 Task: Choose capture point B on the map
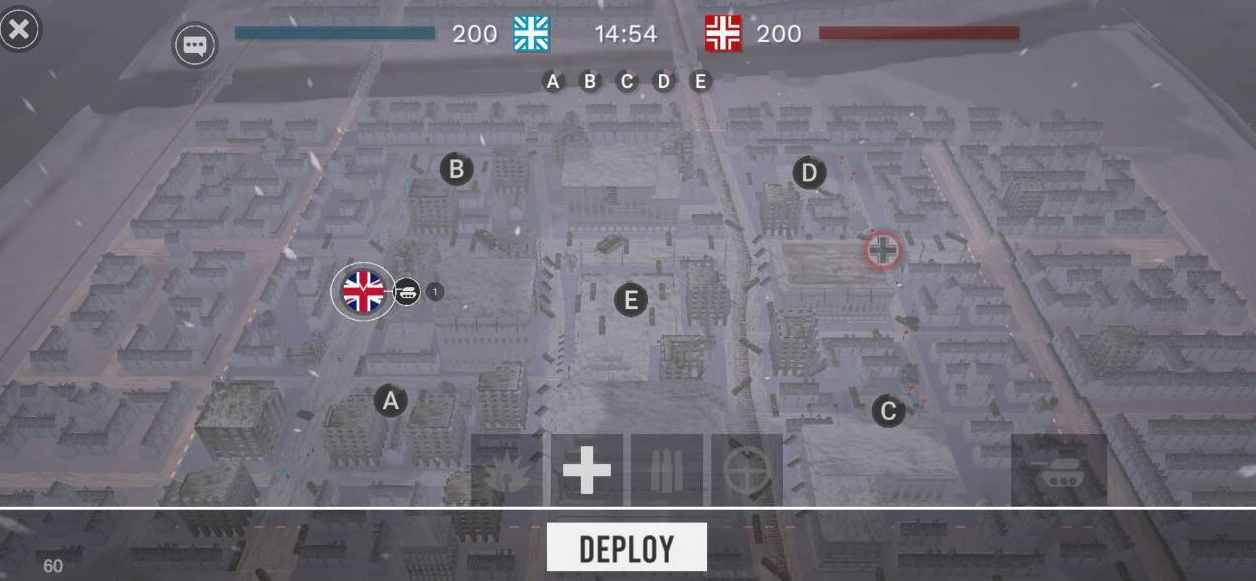[x=457, y=169]
